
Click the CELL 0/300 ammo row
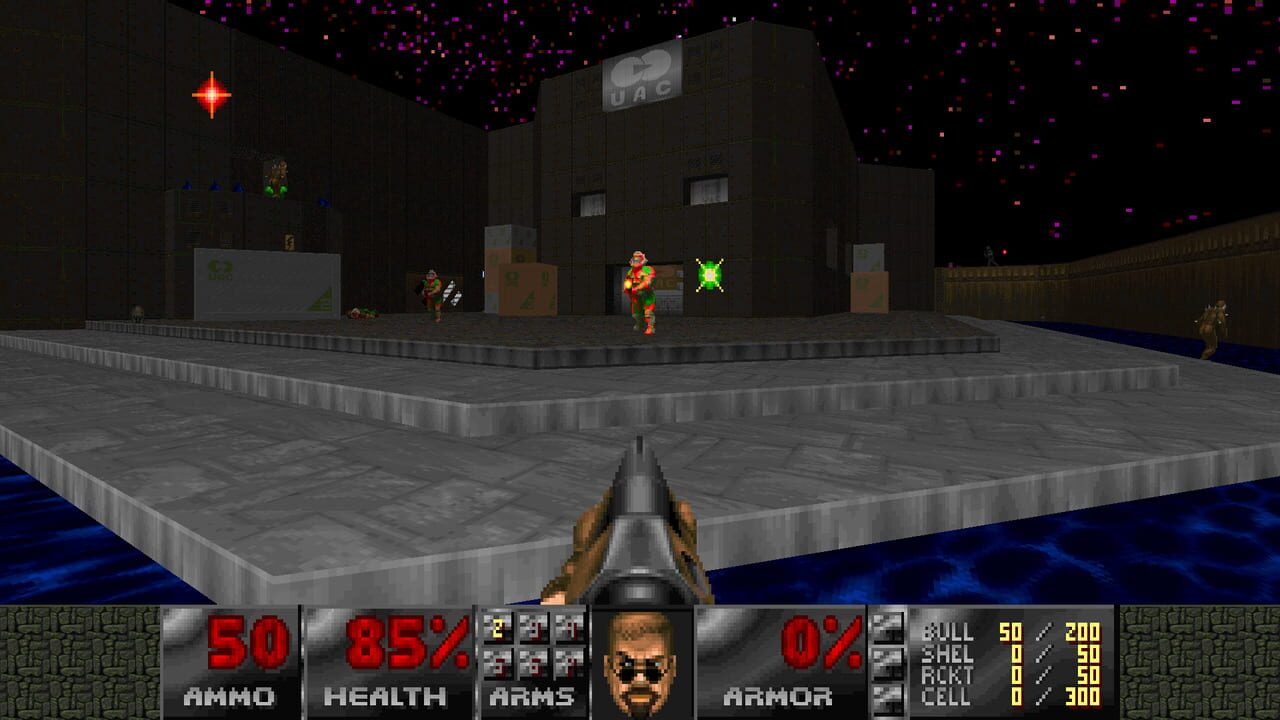tap(1010, 697)
